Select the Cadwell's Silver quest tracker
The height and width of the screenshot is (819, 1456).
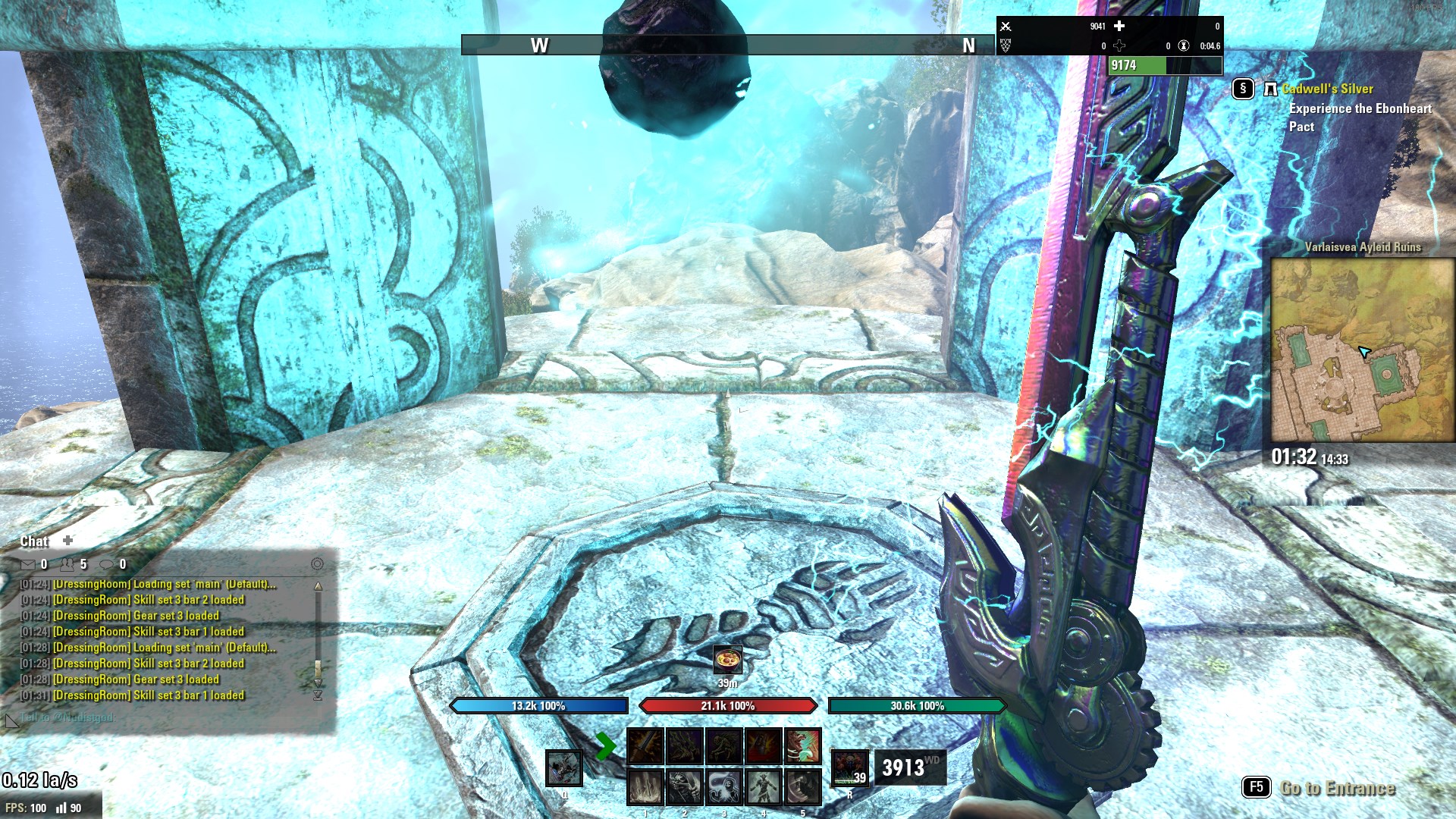coord(1327,89)
